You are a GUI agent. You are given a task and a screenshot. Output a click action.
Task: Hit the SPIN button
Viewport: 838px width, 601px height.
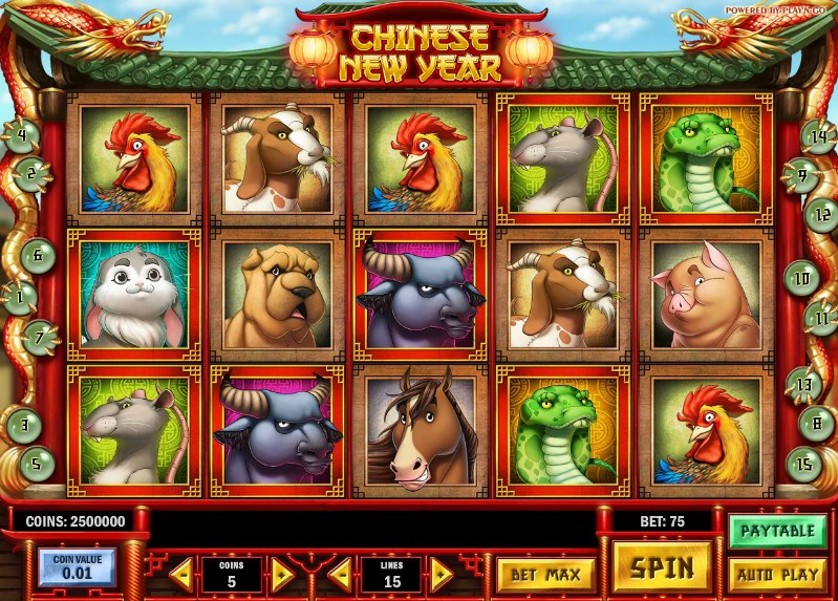pos(662,568)
